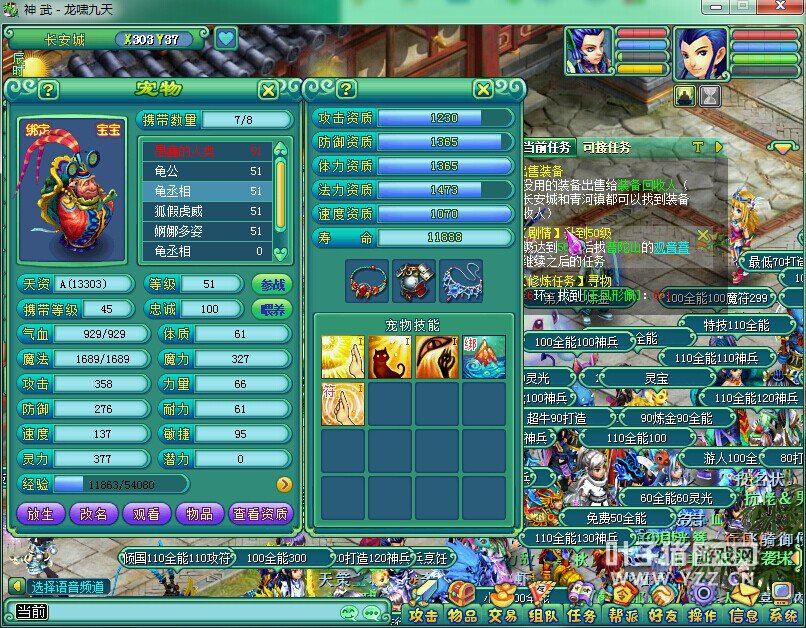
Task: Toggle the 查看资质 aptitude view
Action: click(260, 514)
